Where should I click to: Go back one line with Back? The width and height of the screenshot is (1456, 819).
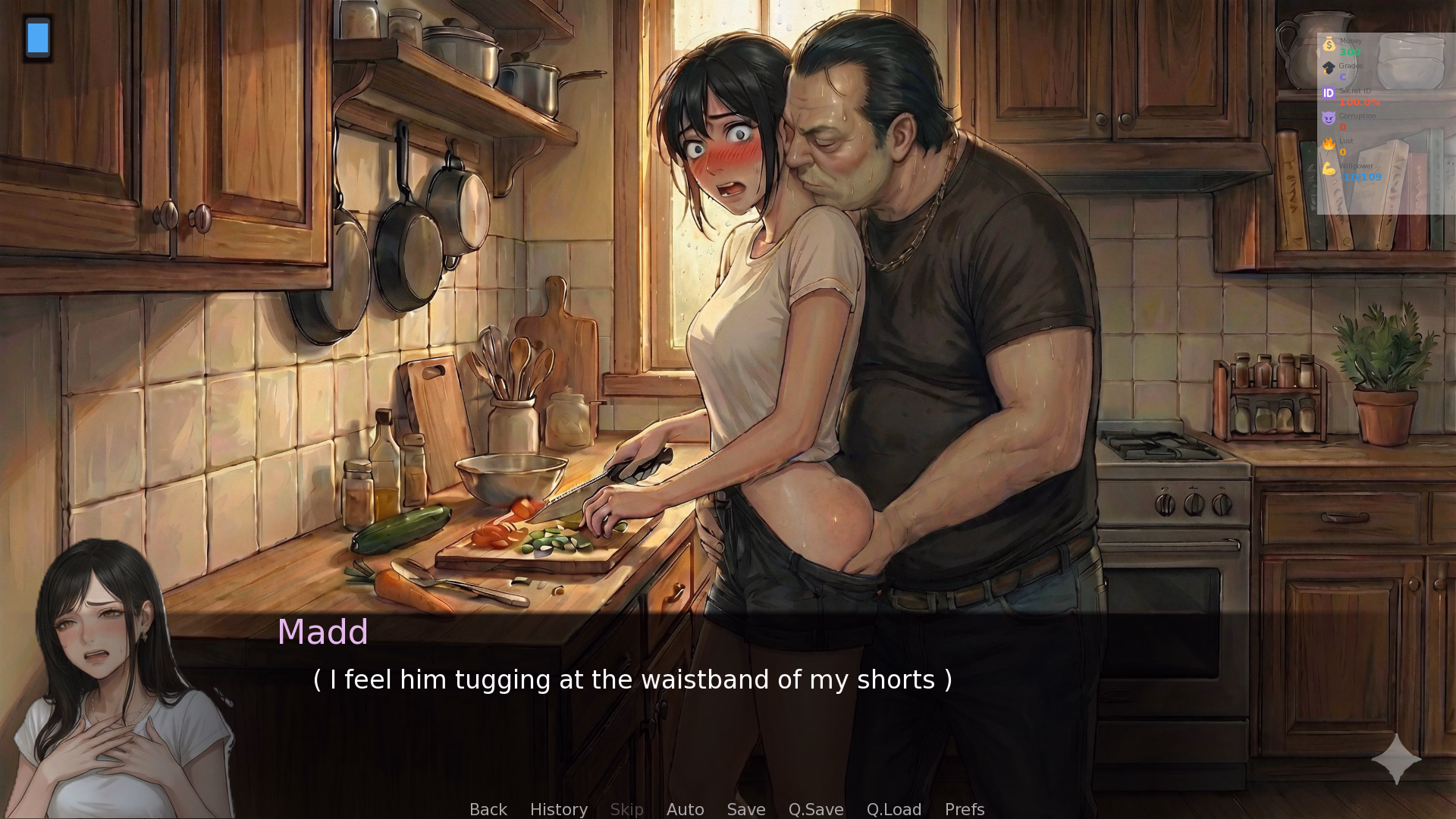[488, 809]
